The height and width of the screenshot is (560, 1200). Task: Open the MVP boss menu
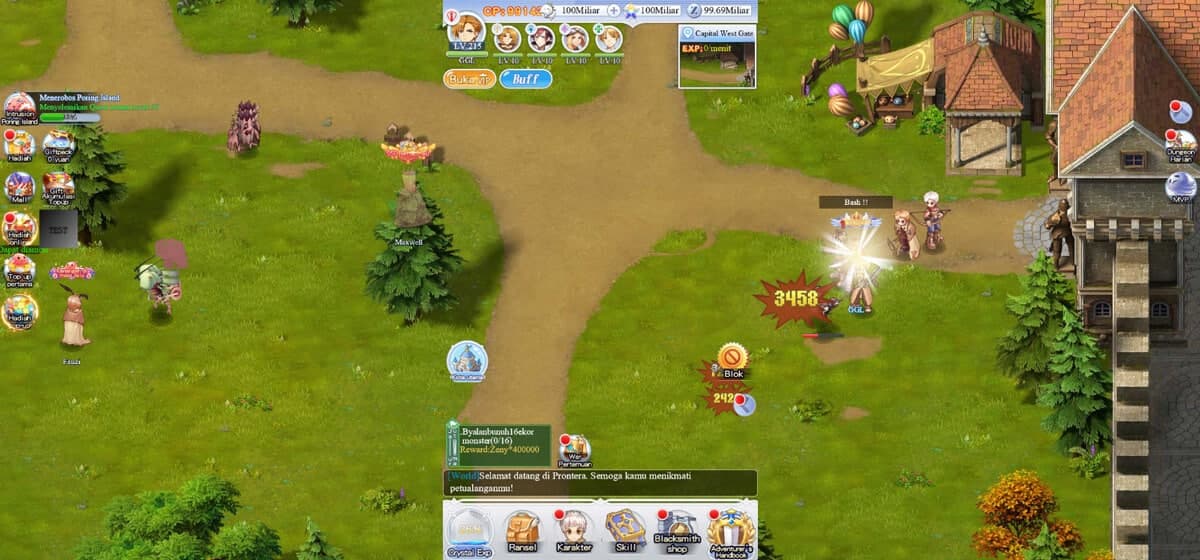[1181, 188]
